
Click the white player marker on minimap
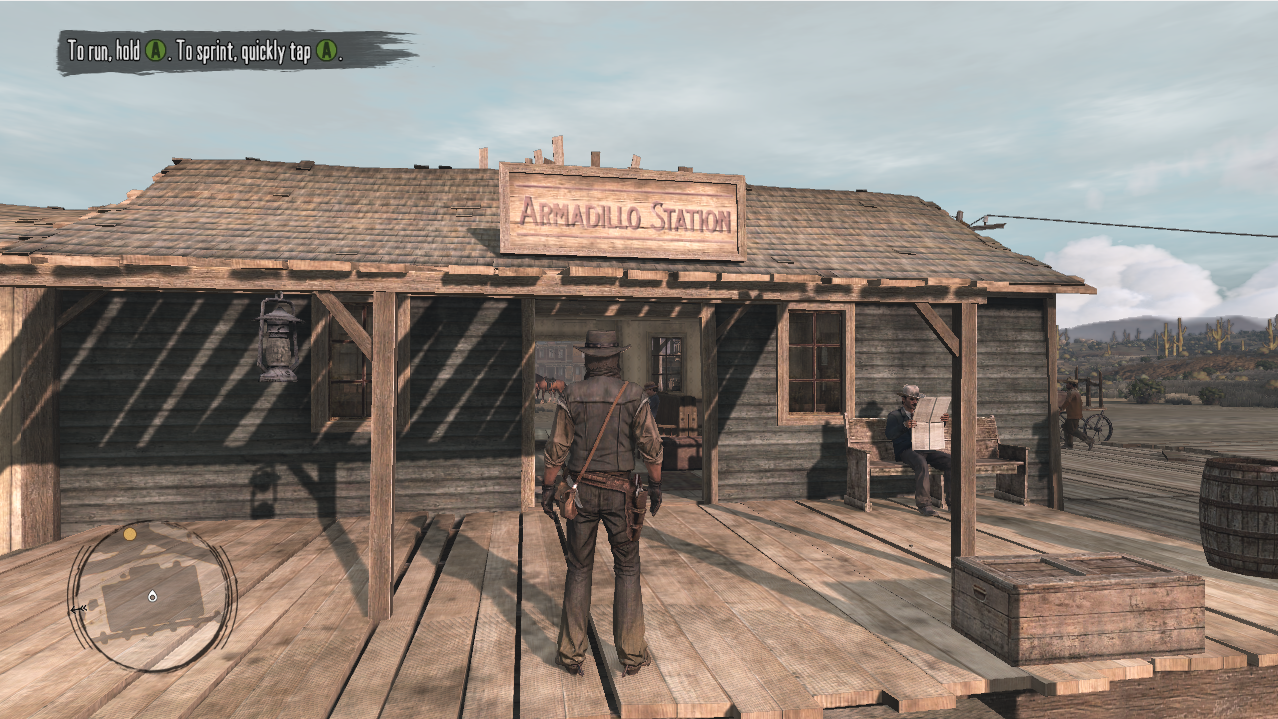click(152, 596)
